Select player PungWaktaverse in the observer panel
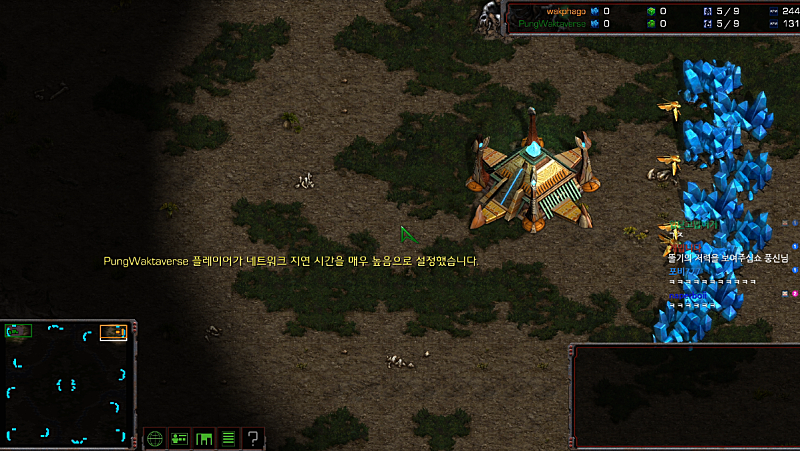This screenshot has width=800, height=451. pos(553,23)
